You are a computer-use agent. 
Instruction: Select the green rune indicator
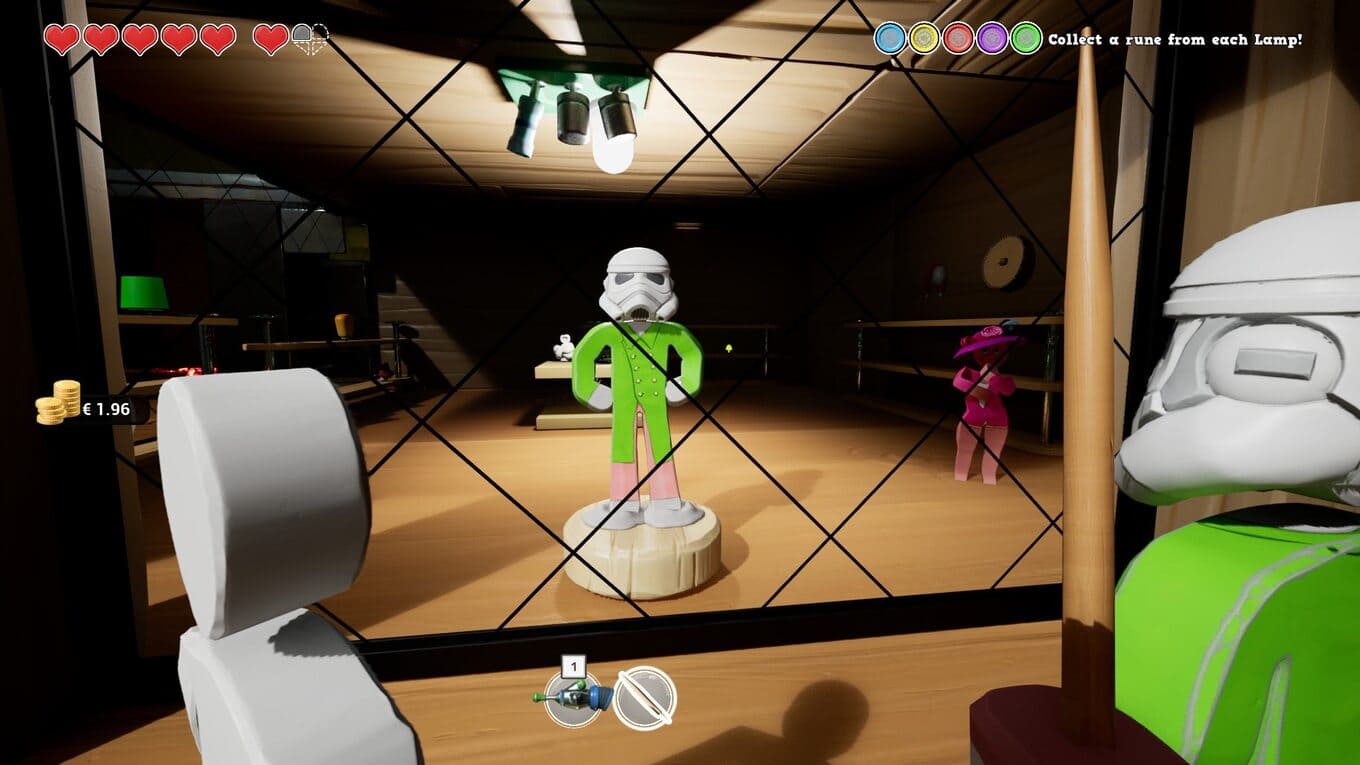[x=1026, y=39]
